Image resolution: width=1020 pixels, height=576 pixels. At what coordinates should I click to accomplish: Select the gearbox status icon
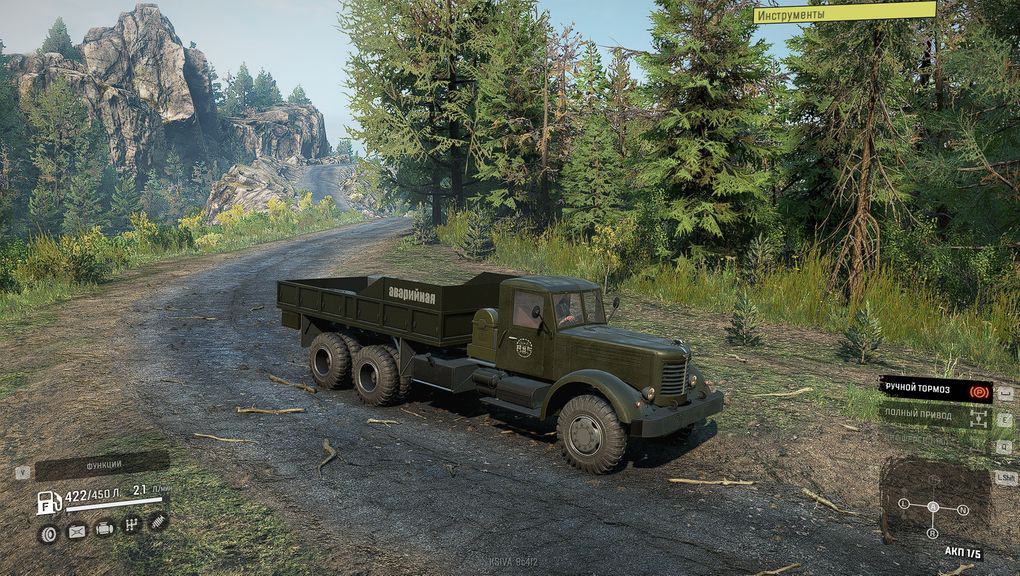pos(131,524)
